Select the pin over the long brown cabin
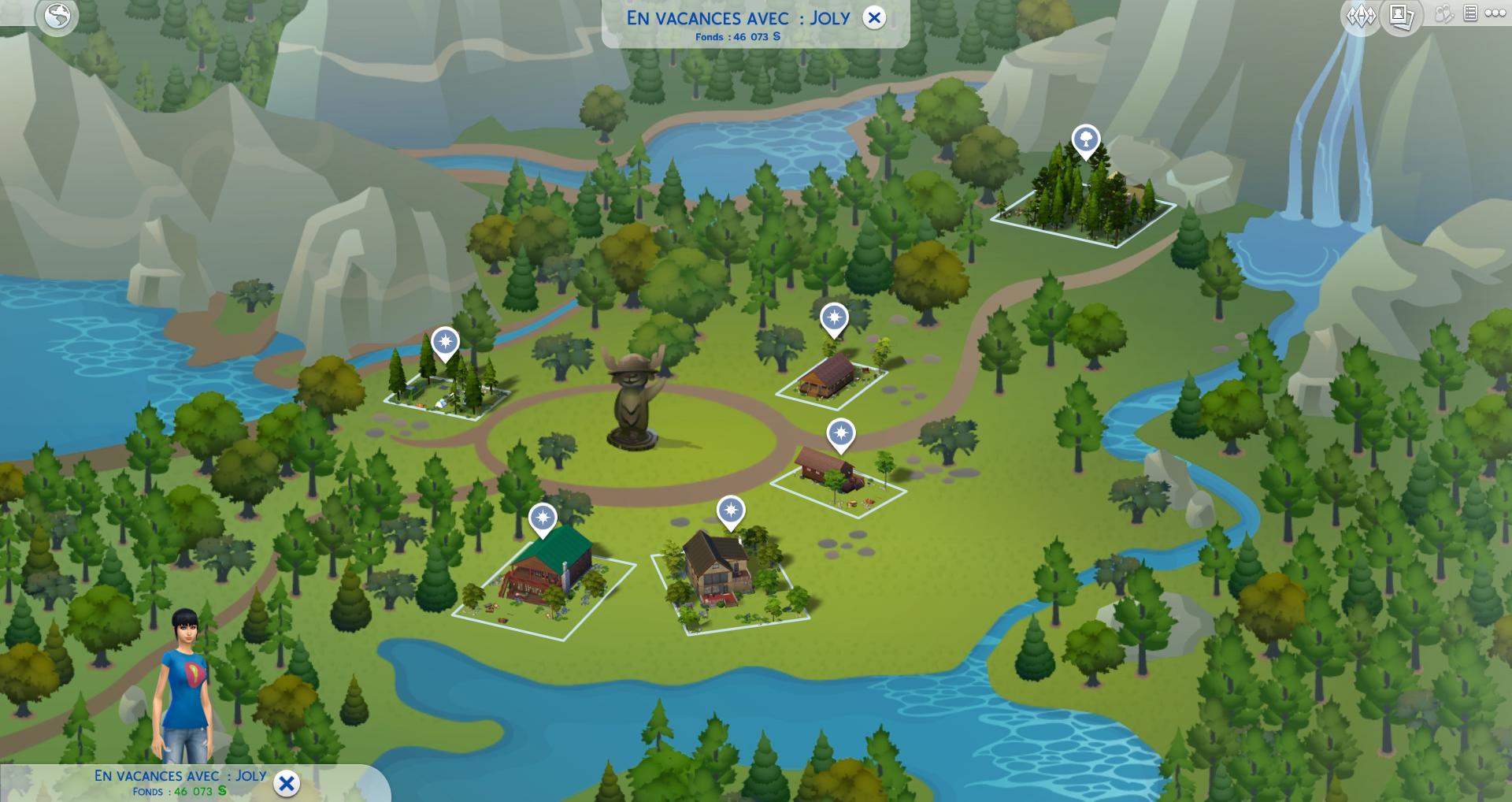This screenshot has height=802, width=1512. coord(834,319)
